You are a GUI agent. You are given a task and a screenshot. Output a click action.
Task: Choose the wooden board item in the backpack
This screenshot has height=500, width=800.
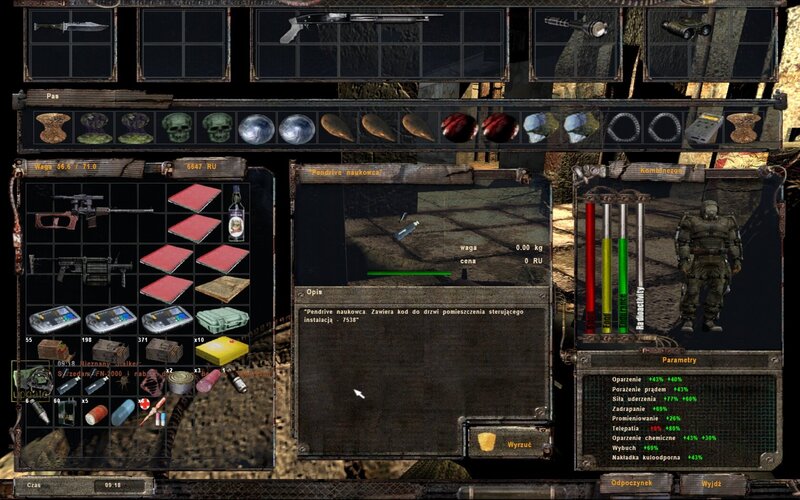click(222, 289)
